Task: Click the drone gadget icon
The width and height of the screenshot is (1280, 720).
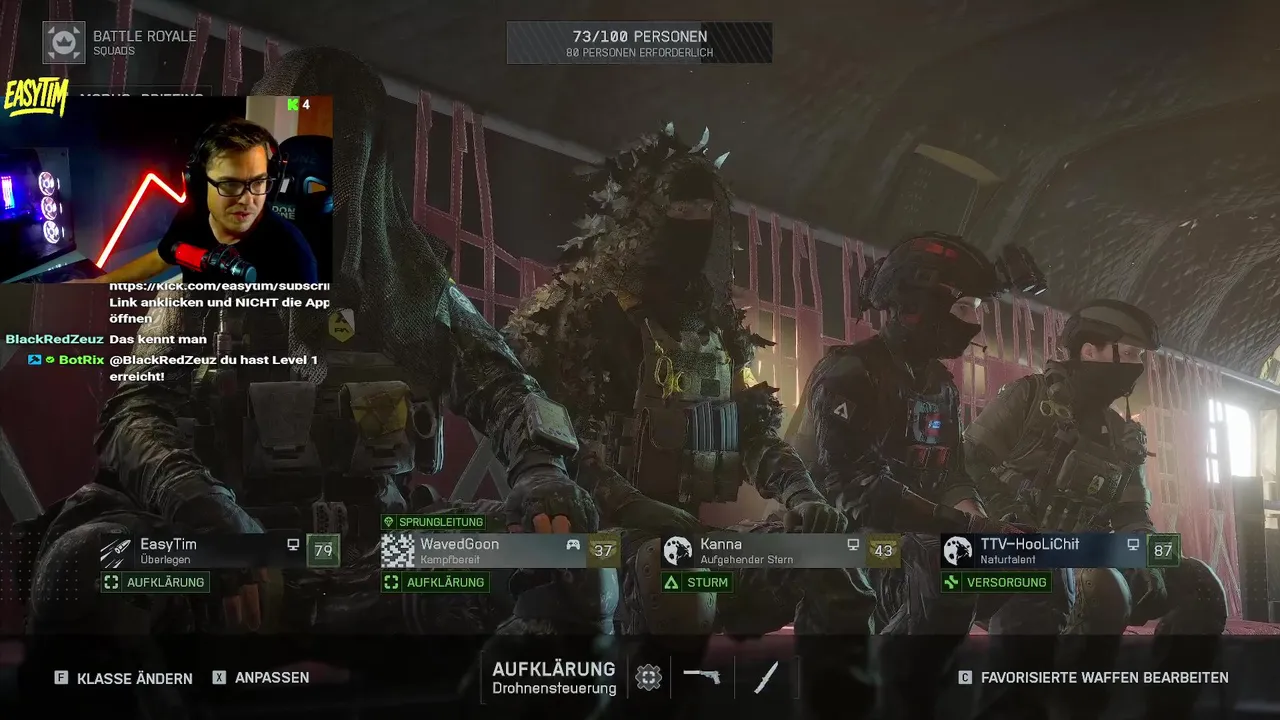Action: coord(648,677)
